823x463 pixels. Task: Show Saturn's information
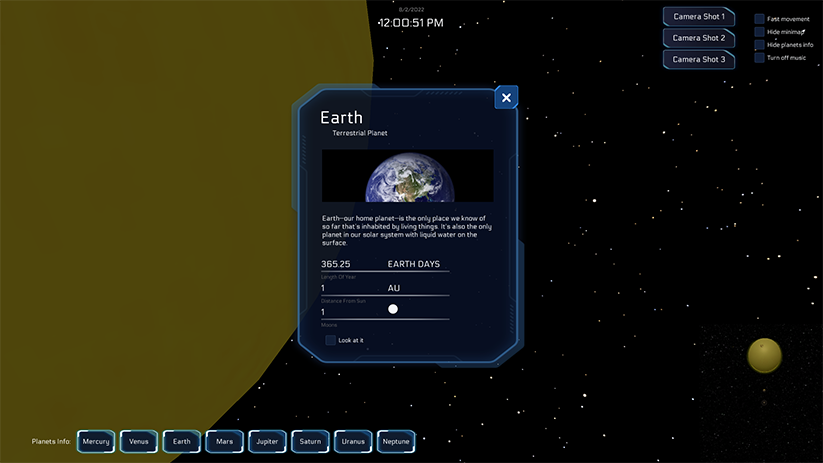pyautogui.click(x=310, y=441)
